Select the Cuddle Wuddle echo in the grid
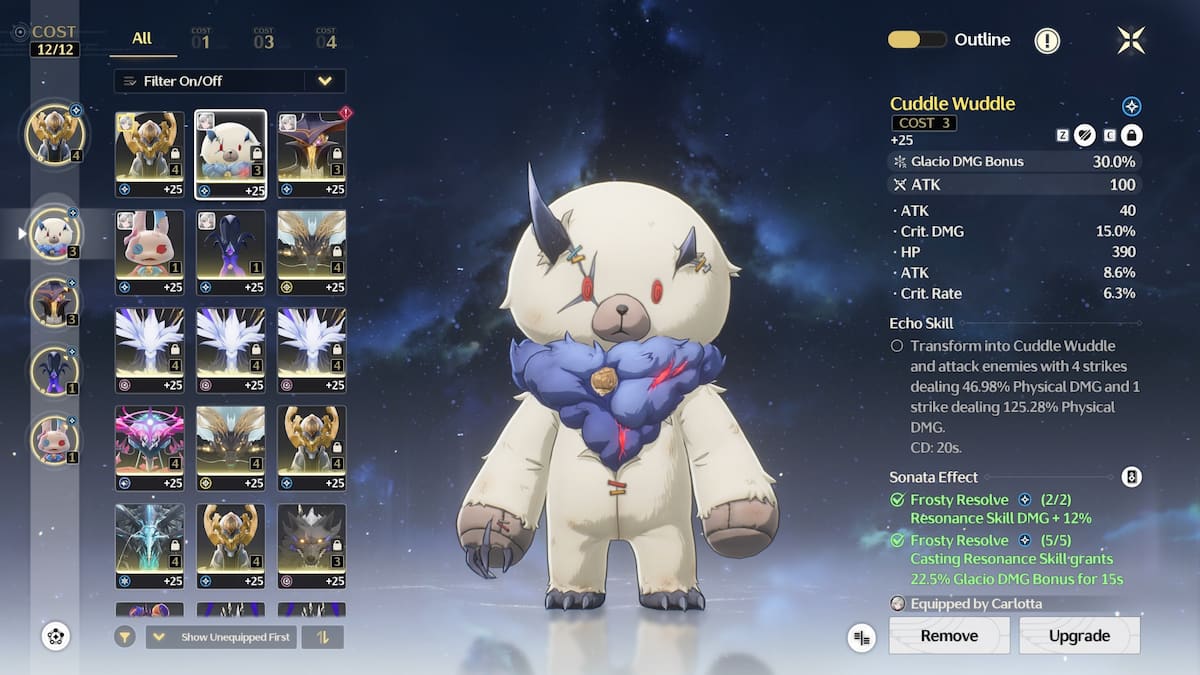 coord(230,154)
